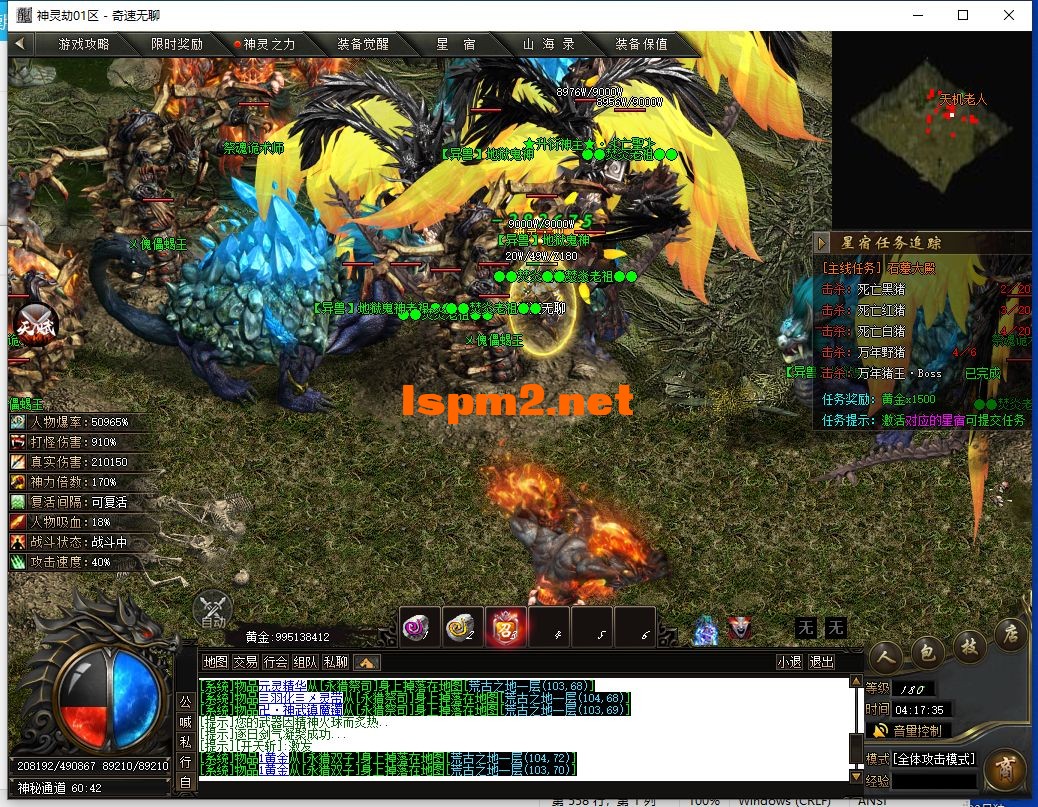Viewport: 1038px width, 807px height.
Task: Use the yellow scroll in hotbar slot 2
Action: tap(462, 627)
